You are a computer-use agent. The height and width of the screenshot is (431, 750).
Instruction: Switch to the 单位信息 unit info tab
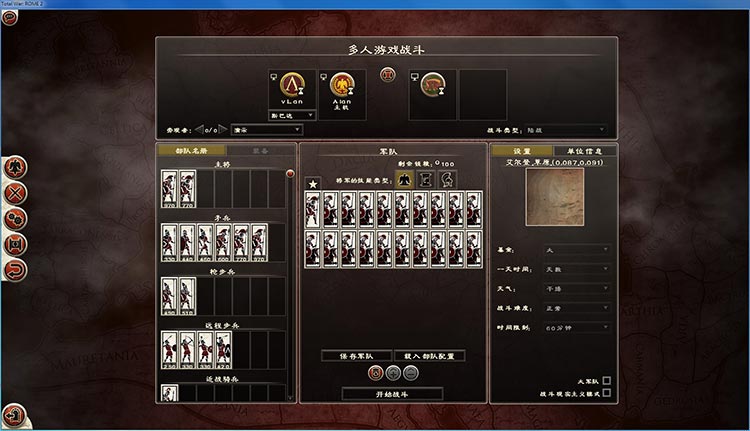coord(581,150)
